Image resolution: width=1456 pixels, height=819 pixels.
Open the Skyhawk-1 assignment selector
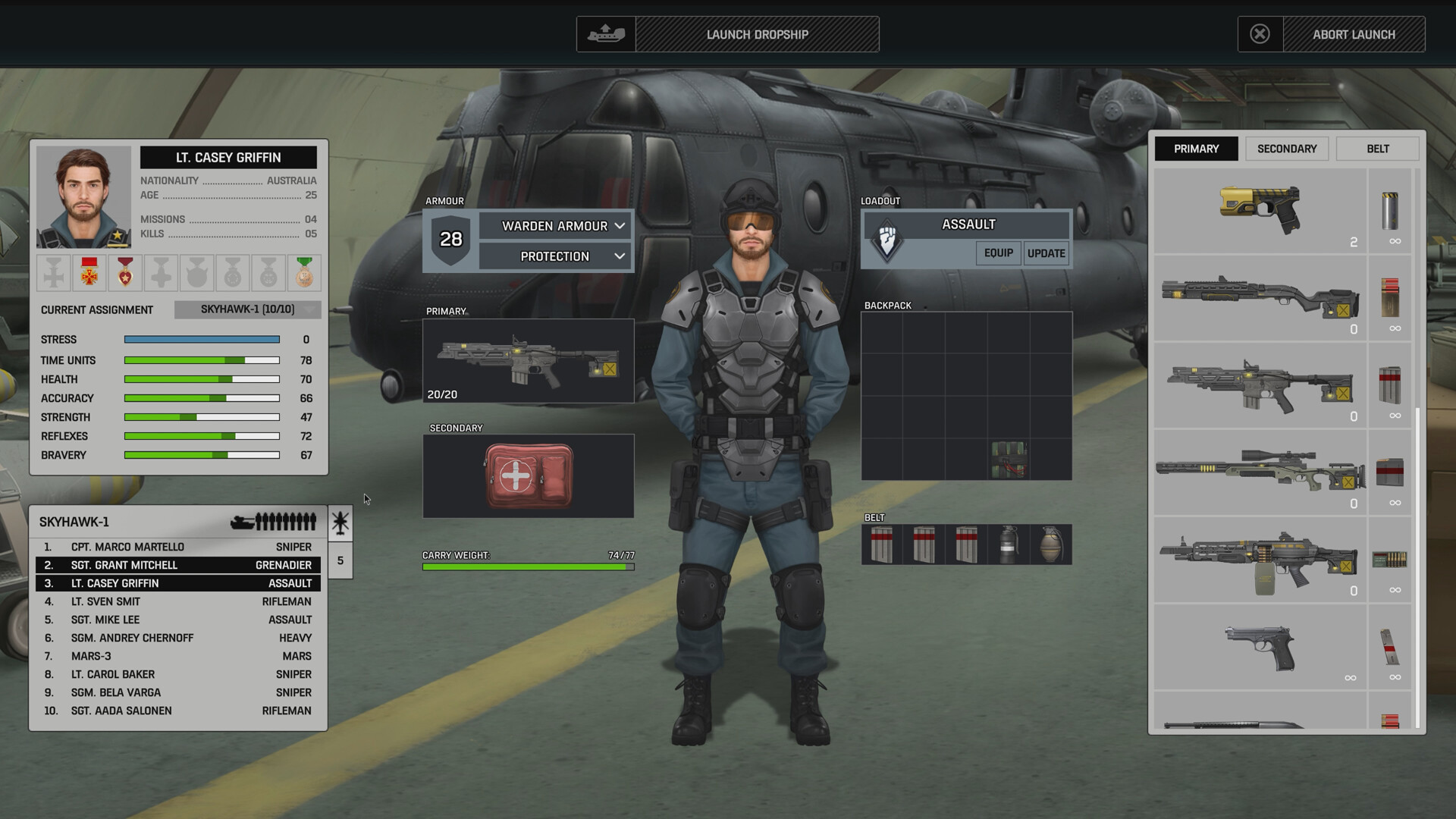point(248,309)
